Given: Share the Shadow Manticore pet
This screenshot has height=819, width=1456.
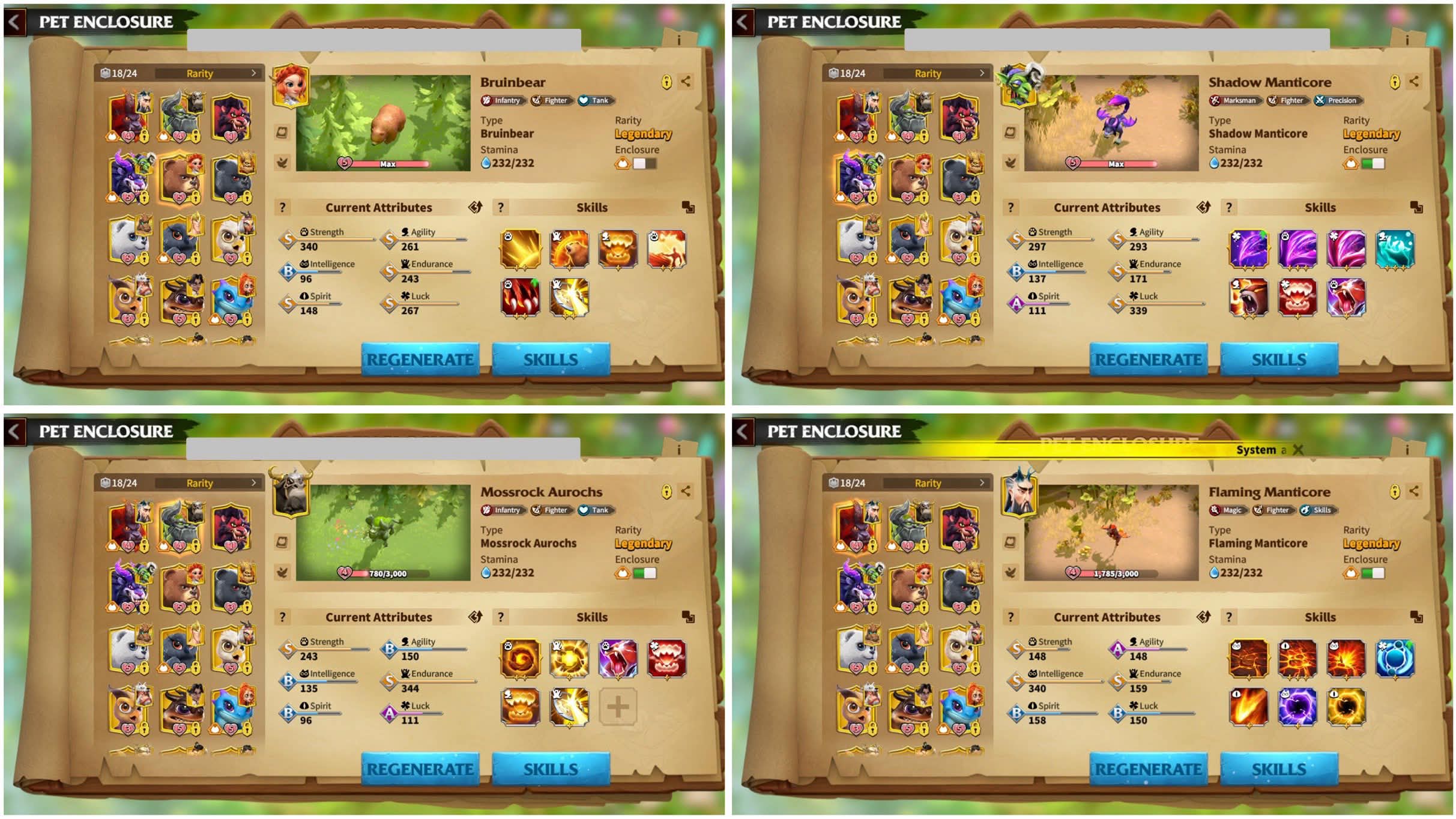Looking at the screenshot, I should [x=1414, y=82].
